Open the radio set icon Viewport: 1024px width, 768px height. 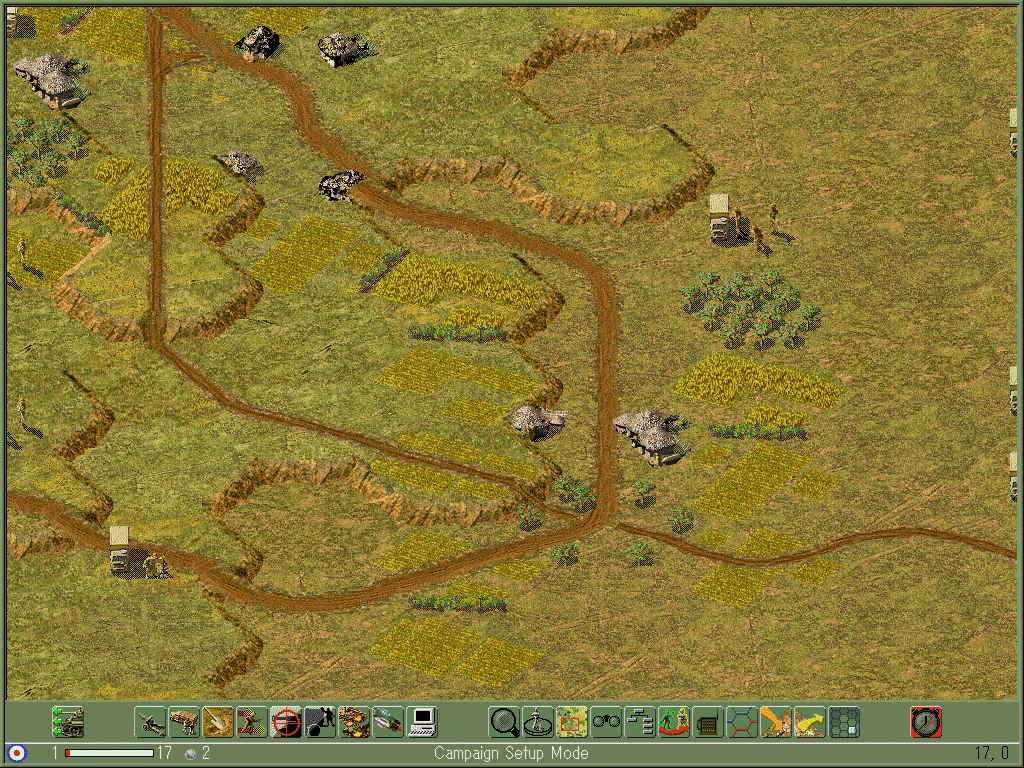point(708,721)
